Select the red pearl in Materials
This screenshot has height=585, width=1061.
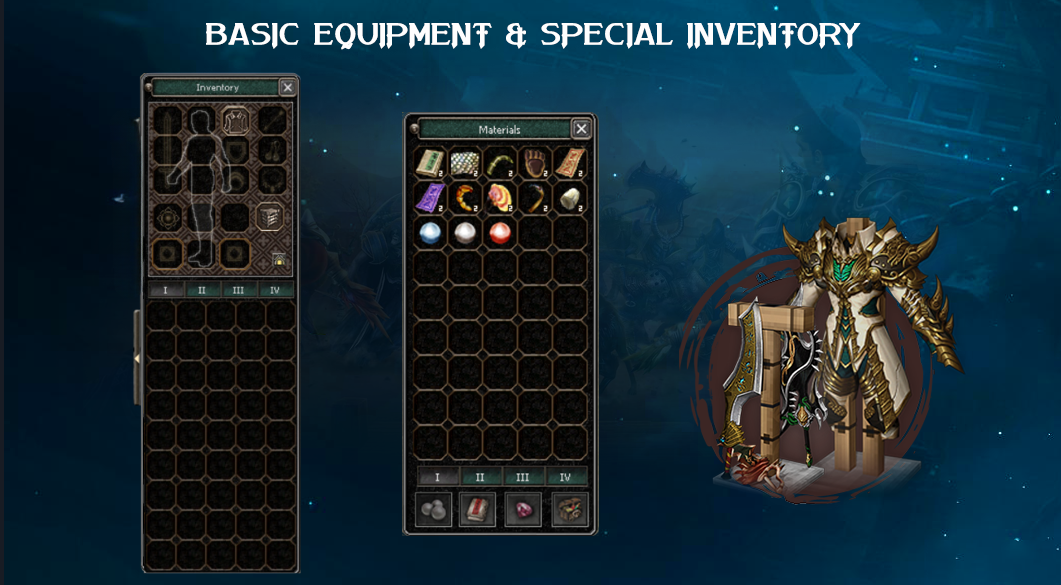point(500,233)
